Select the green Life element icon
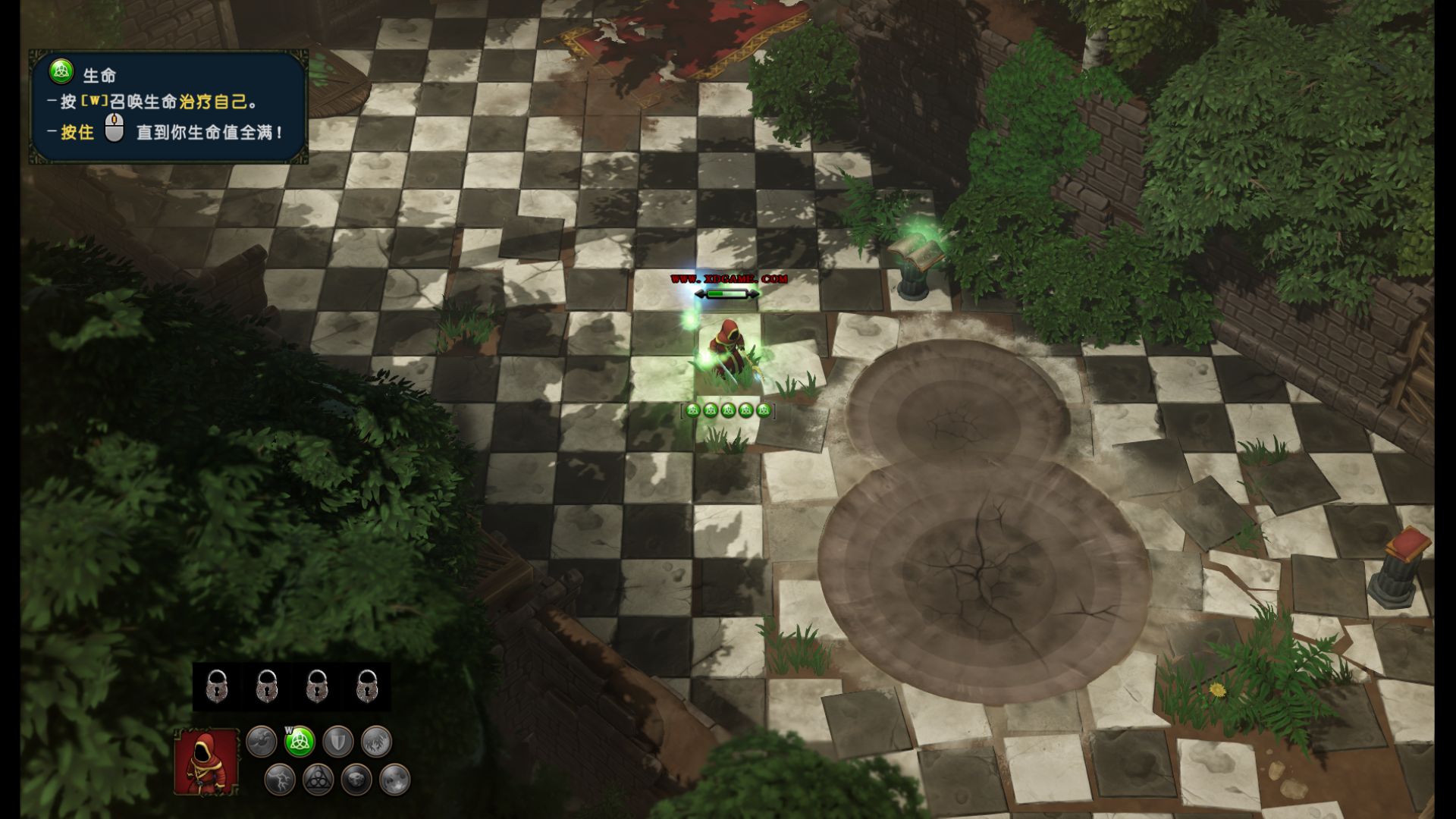 [x=300, y=741]
